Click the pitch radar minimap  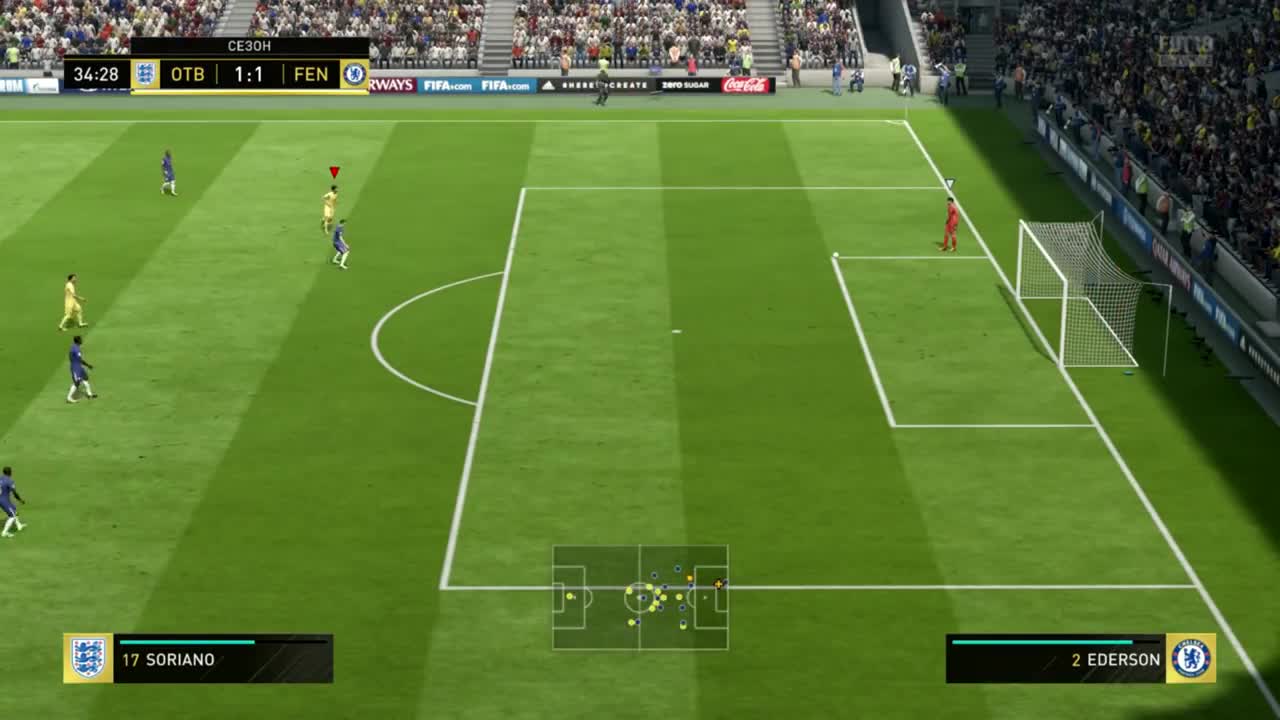pos(640,597)
